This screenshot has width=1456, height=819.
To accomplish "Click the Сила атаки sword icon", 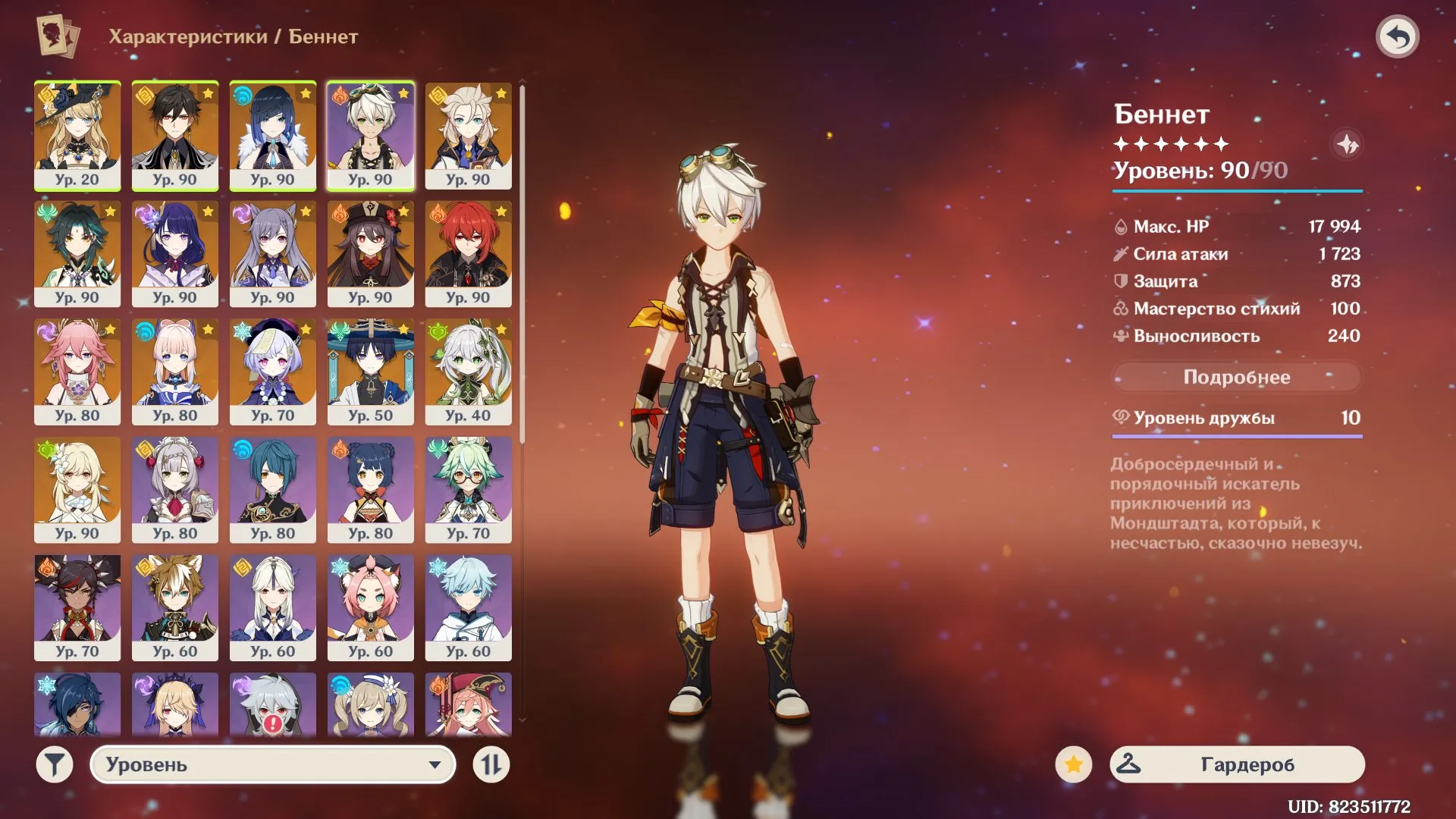I will pyautogui.click(x=1121, y=253).
